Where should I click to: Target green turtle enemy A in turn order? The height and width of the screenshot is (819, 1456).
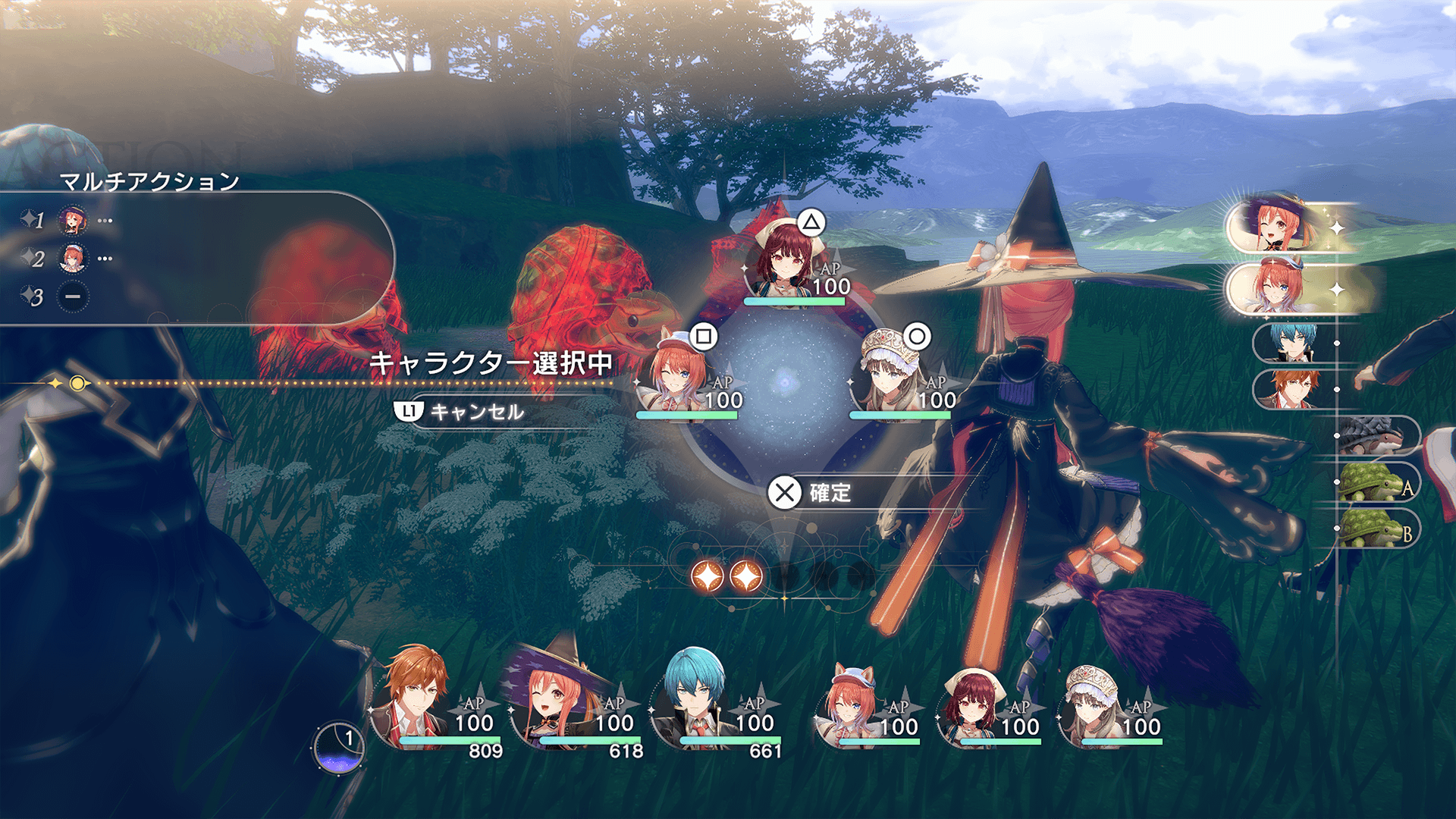(1373, 483)
